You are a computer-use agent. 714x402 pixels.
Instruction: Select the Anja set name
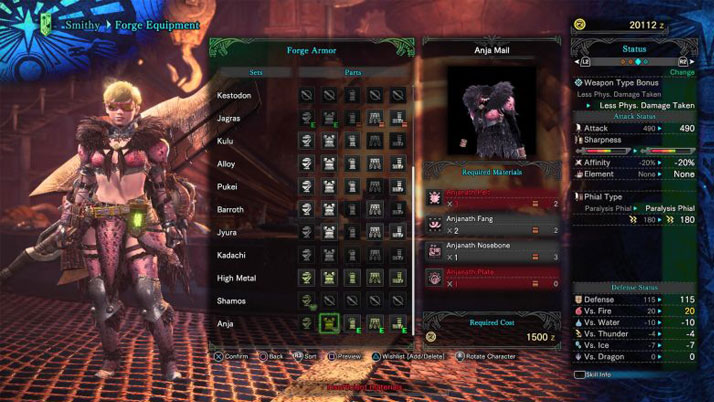226,324
